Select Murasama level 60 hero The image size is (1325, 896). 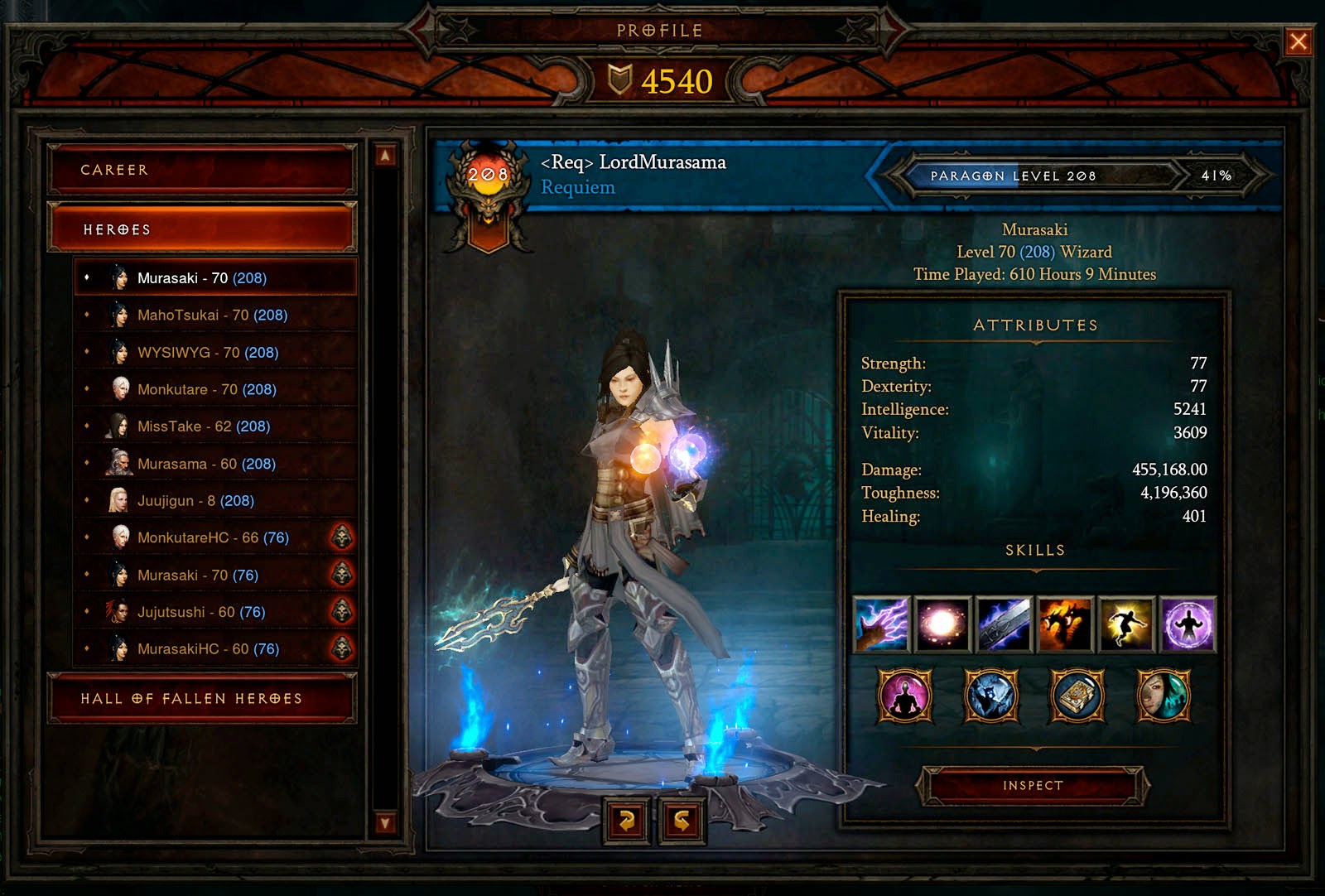point(206,464)
